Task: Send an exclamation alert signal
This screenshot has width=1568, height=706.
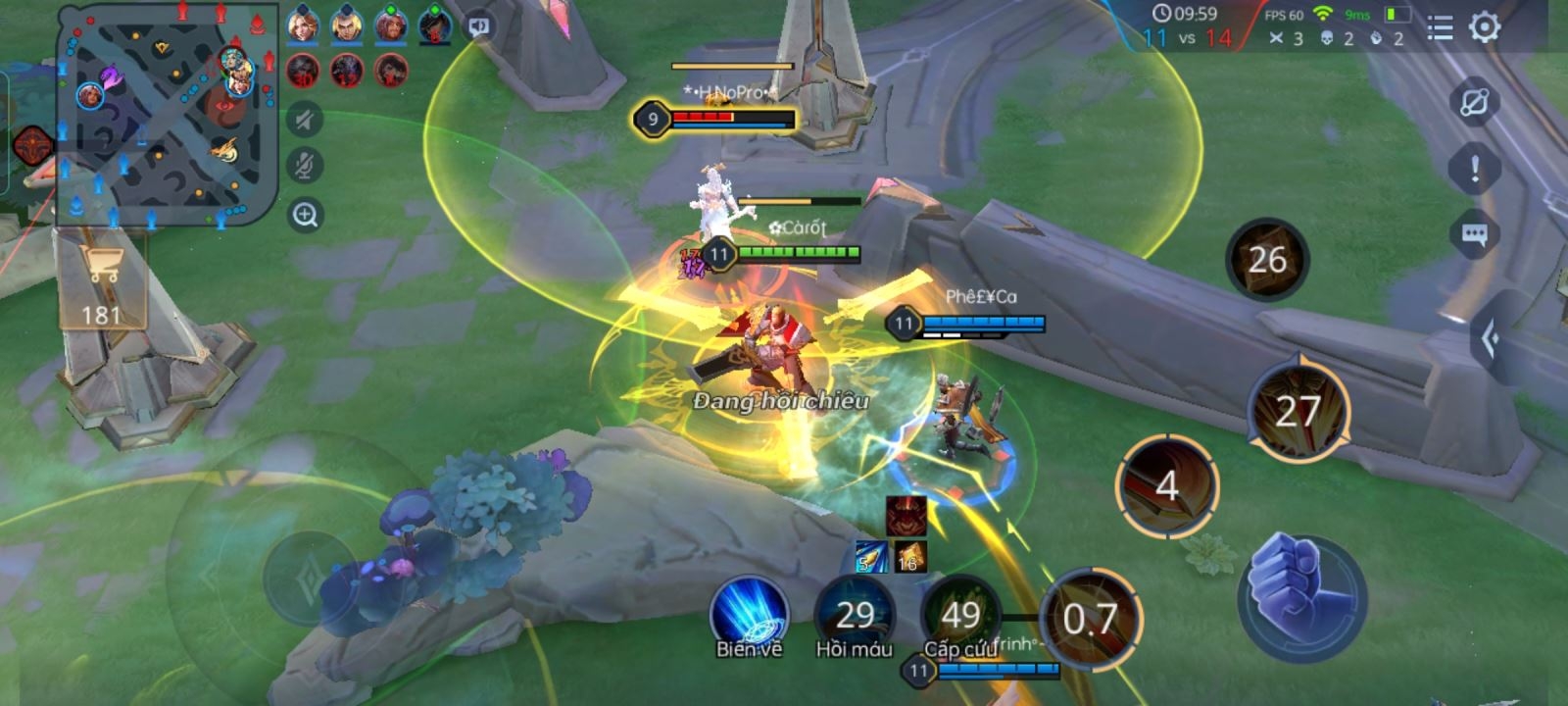Action: [1474, 169]
